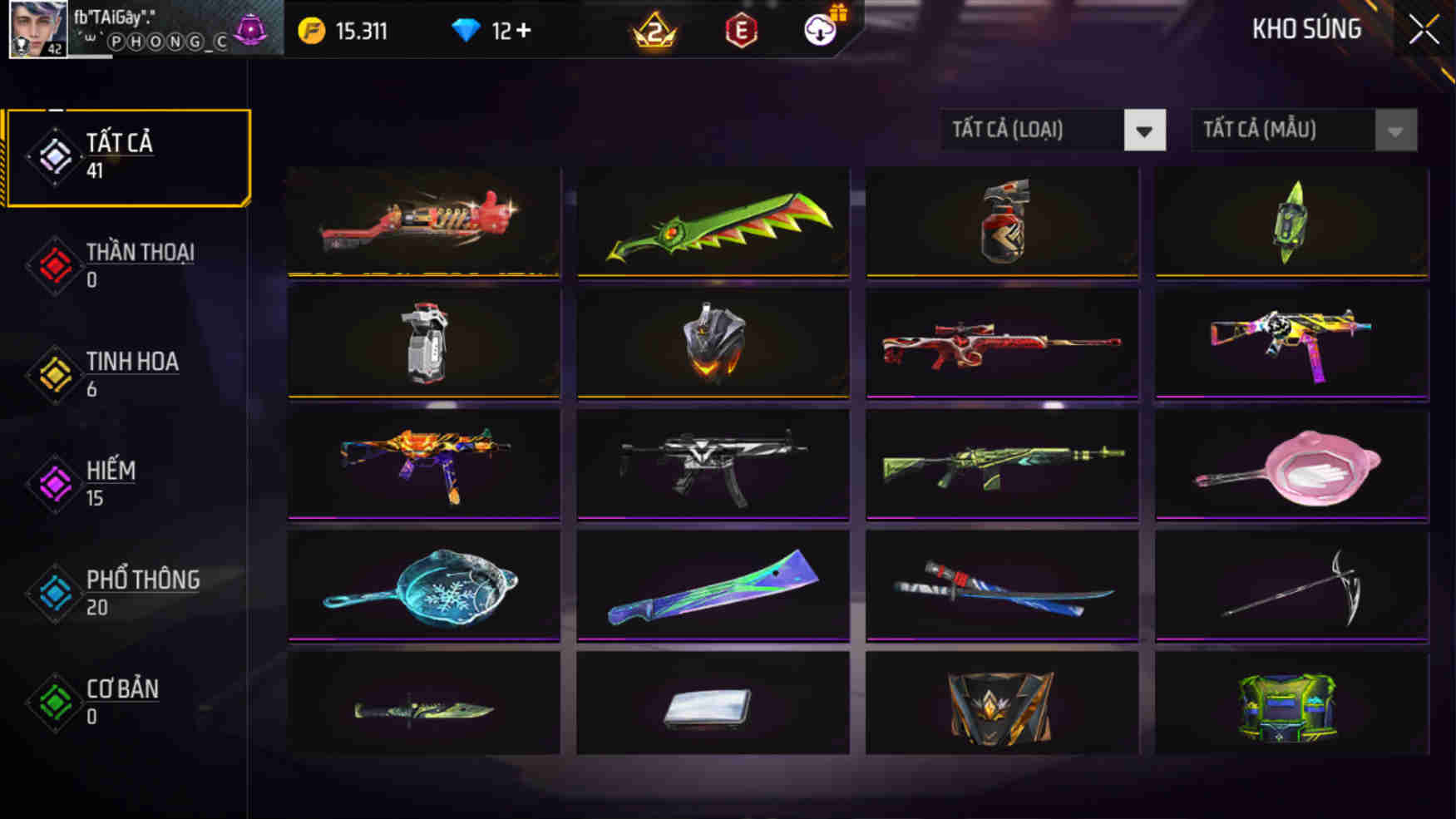
Task: Open the player profile avatar
Action: coord(37,30)
